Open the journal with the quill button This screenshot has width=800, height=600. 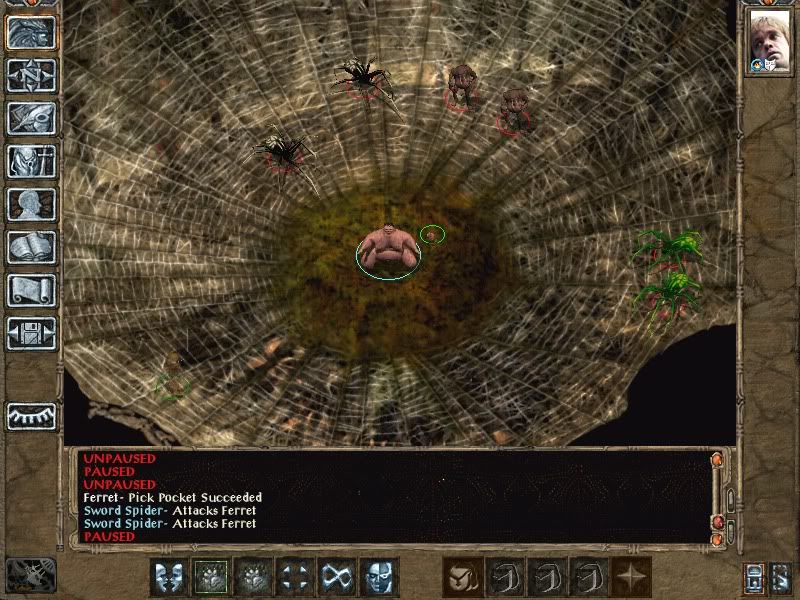(x=31, y=118)
